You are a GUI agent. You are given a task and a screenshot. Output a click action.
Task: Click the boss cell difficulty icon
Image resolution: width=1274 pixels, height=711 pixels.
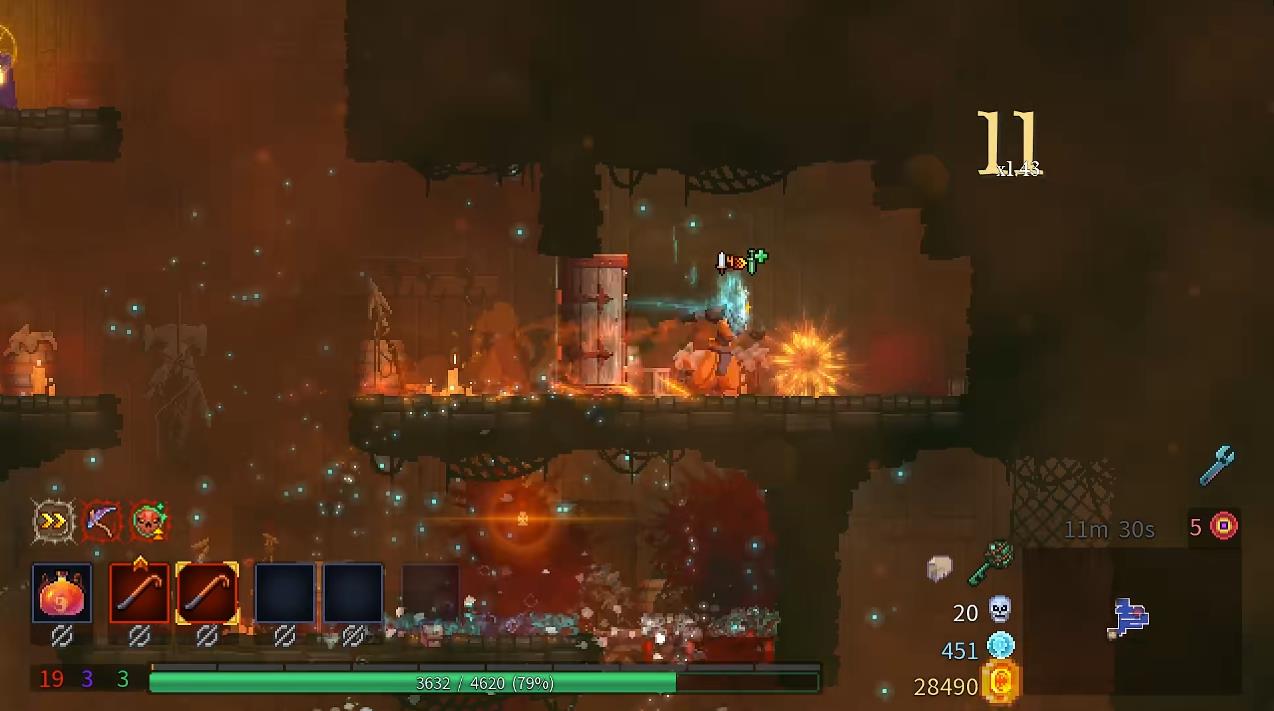[x=1224, y=526]
